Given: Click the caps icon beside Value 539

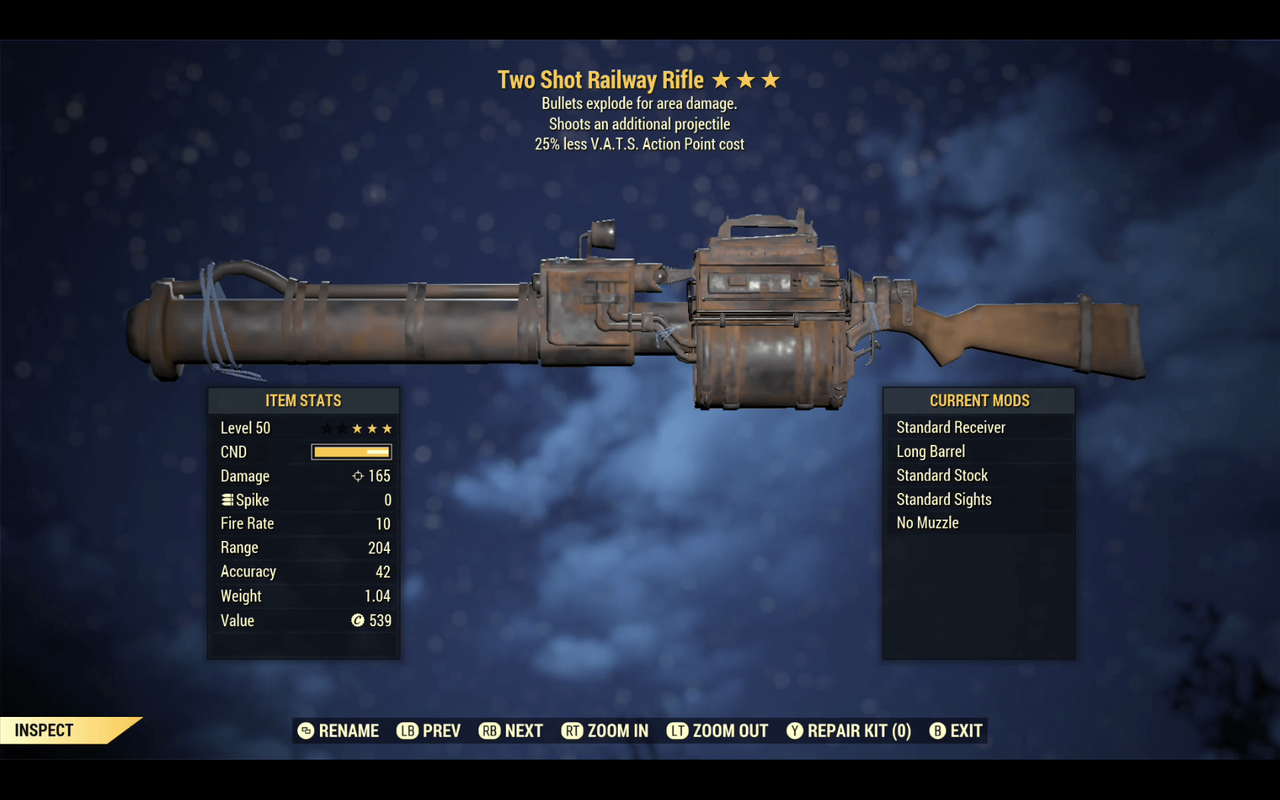Looking at the screenshot, I should pos(357,620).
